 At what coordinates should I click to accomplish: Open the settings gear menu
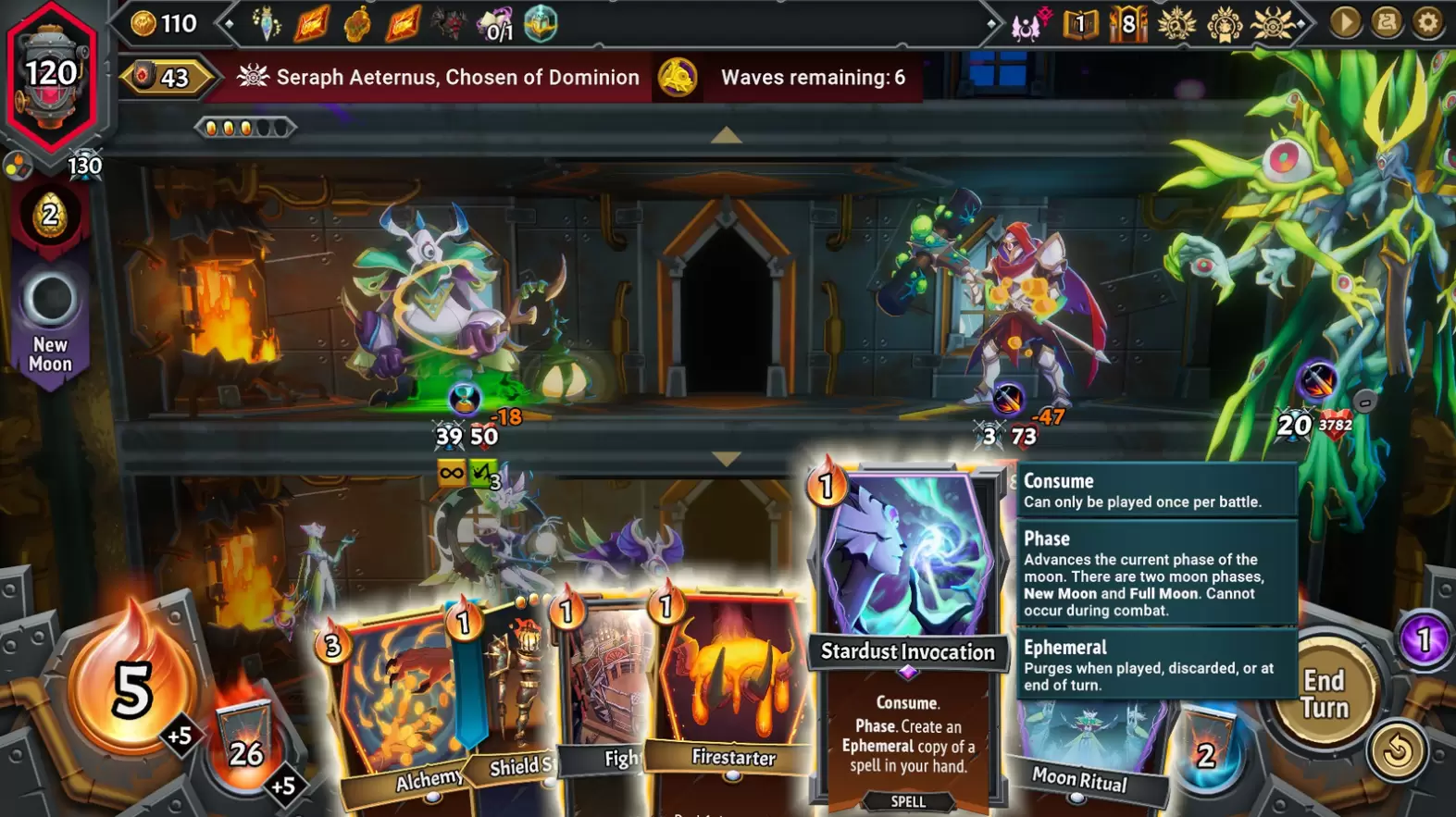(x=1428, y=22)
